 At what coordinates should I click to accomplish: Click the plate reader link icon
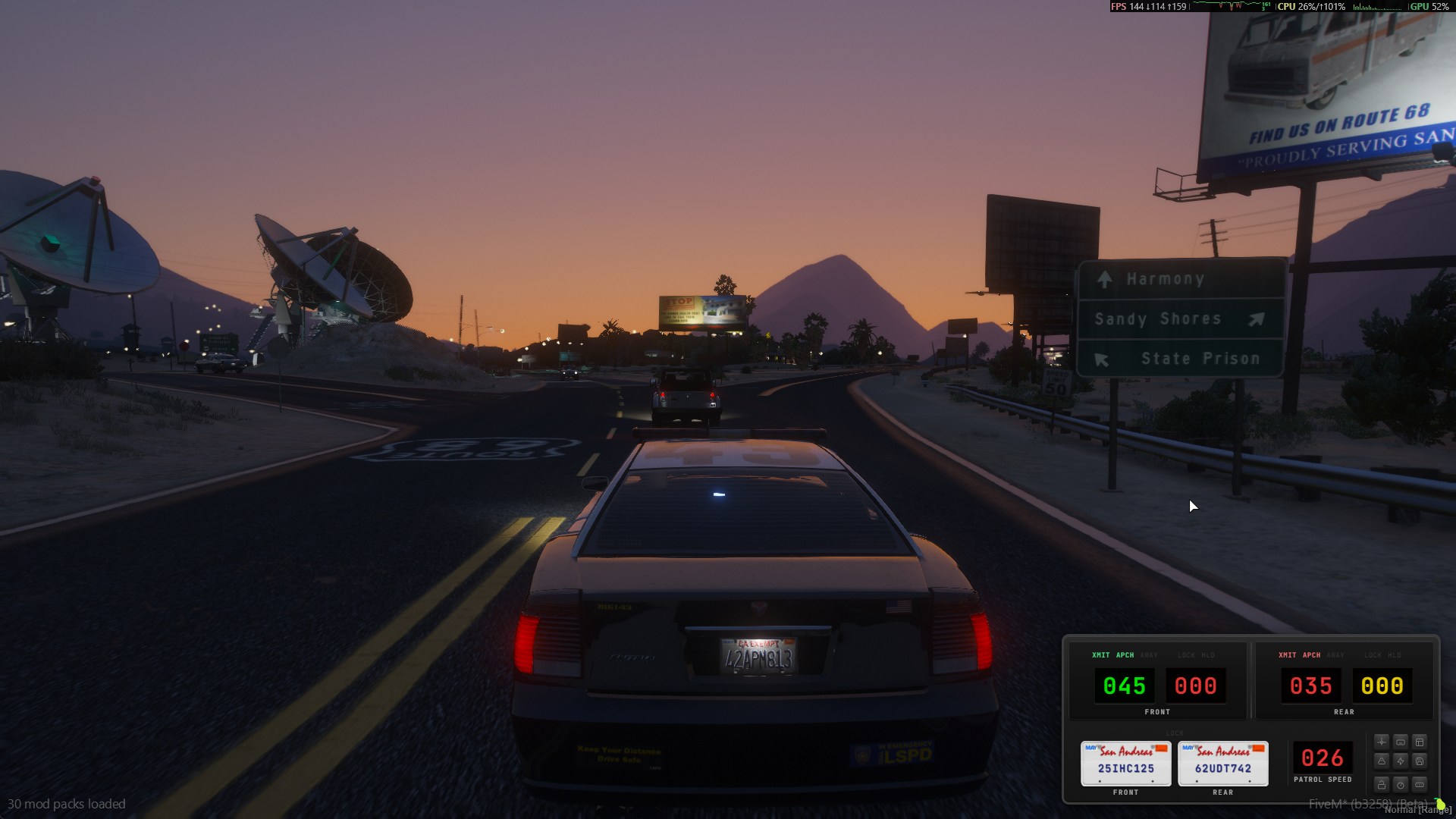[1401, 742]
